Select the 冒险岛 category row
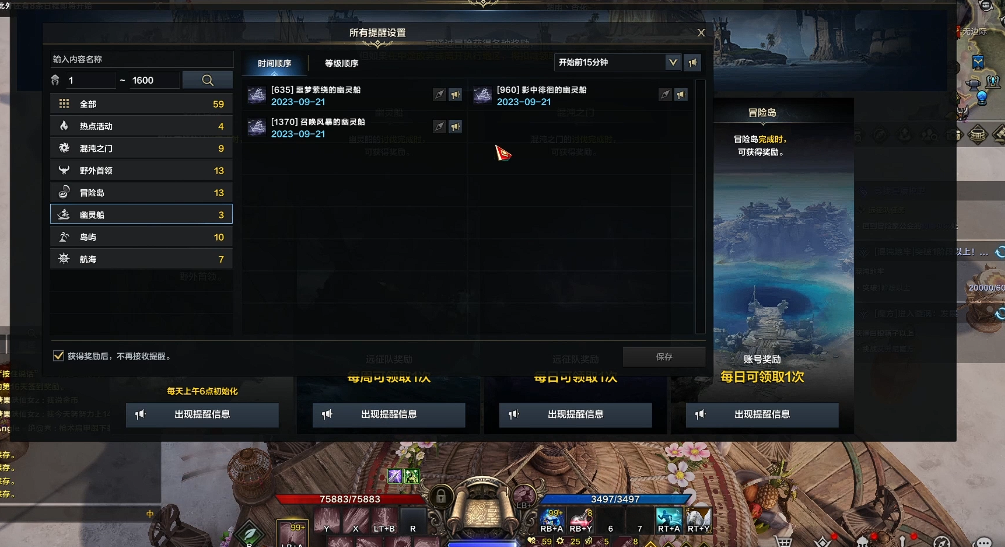This screenshot has width=1005, height=547. (x=141, y=192)
